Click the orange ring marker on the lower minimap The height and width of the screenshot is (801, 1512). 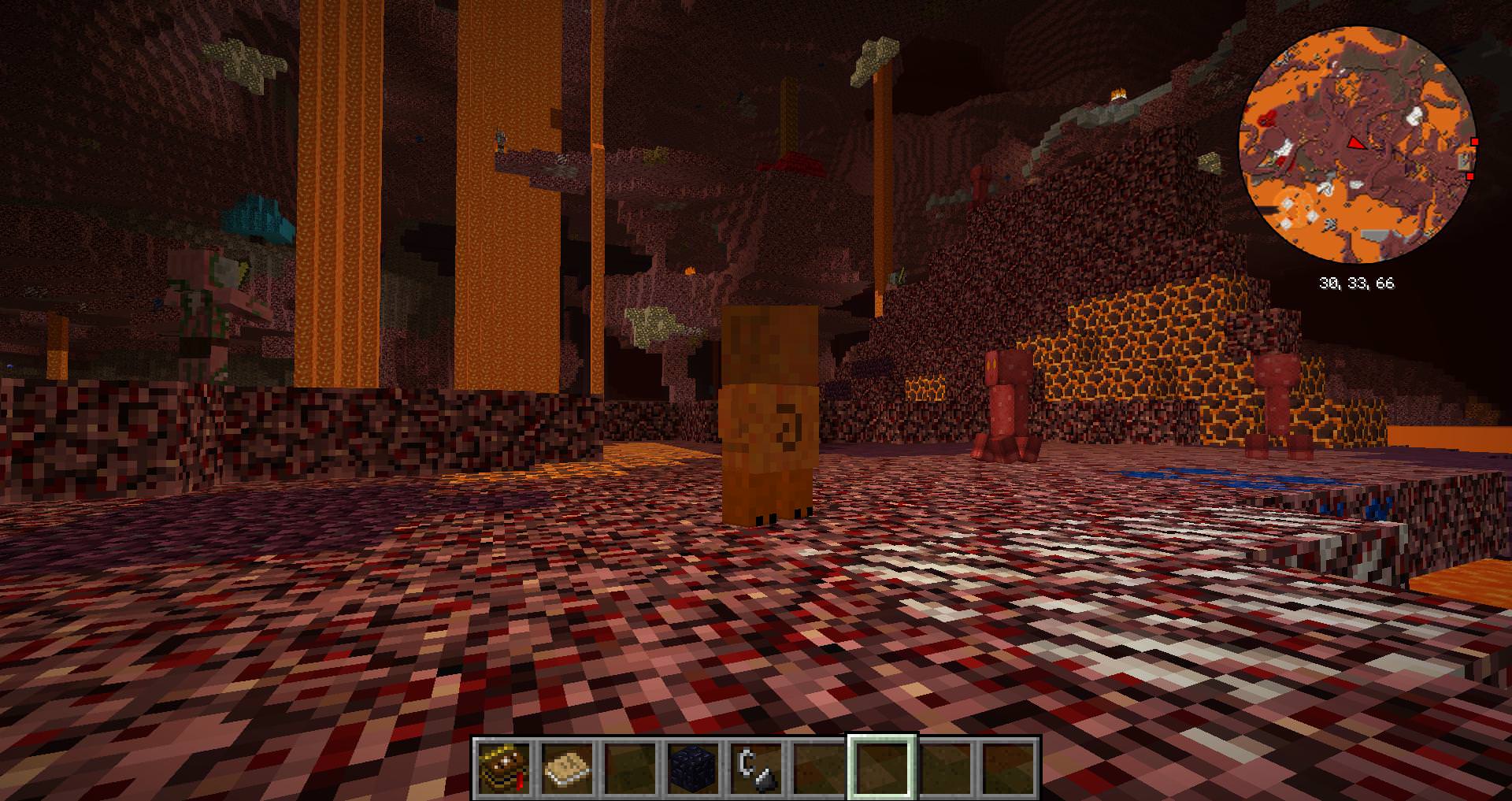click(1293, 207)
